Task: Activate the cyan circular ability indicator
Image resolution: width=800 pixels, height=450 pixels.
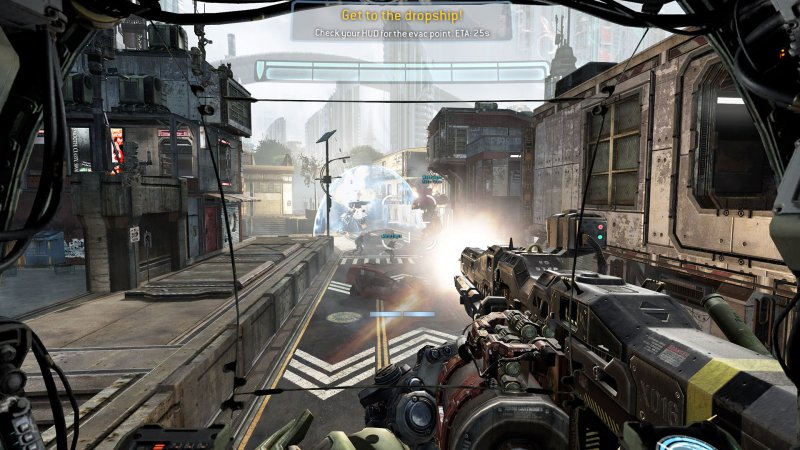Action: click(690, 440)
